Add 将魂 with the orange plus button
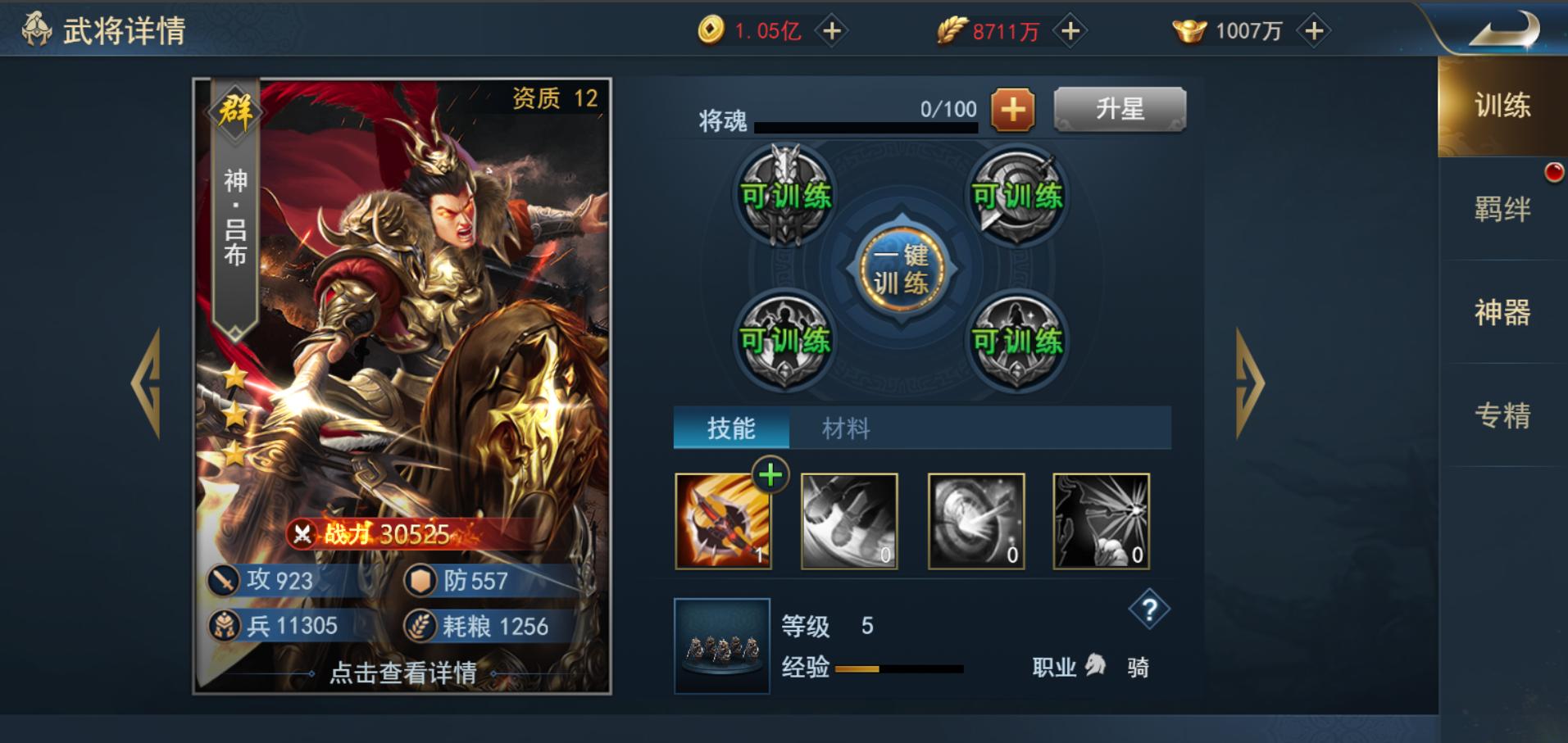1568x743 pixels. (1013, 109)
